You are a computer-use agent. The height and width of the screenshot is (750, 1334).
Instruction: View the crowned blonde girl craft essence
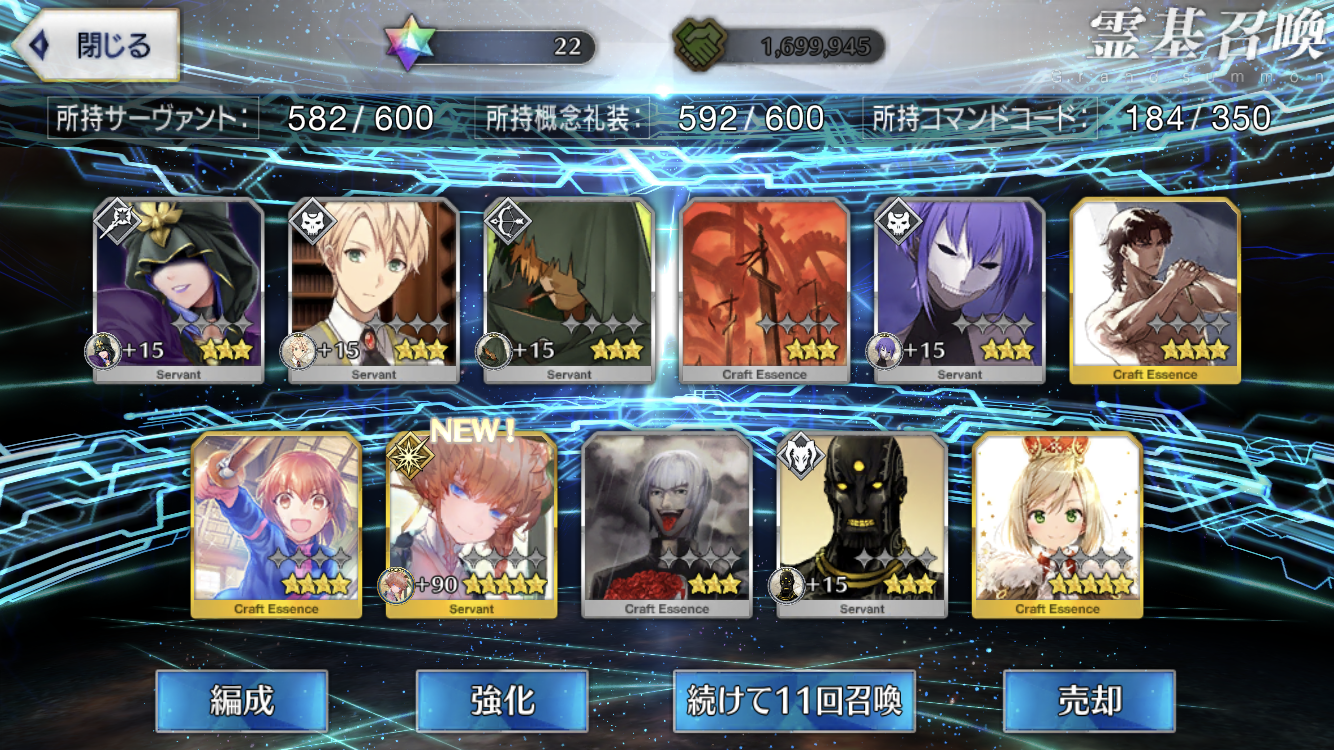[1057, 525]
